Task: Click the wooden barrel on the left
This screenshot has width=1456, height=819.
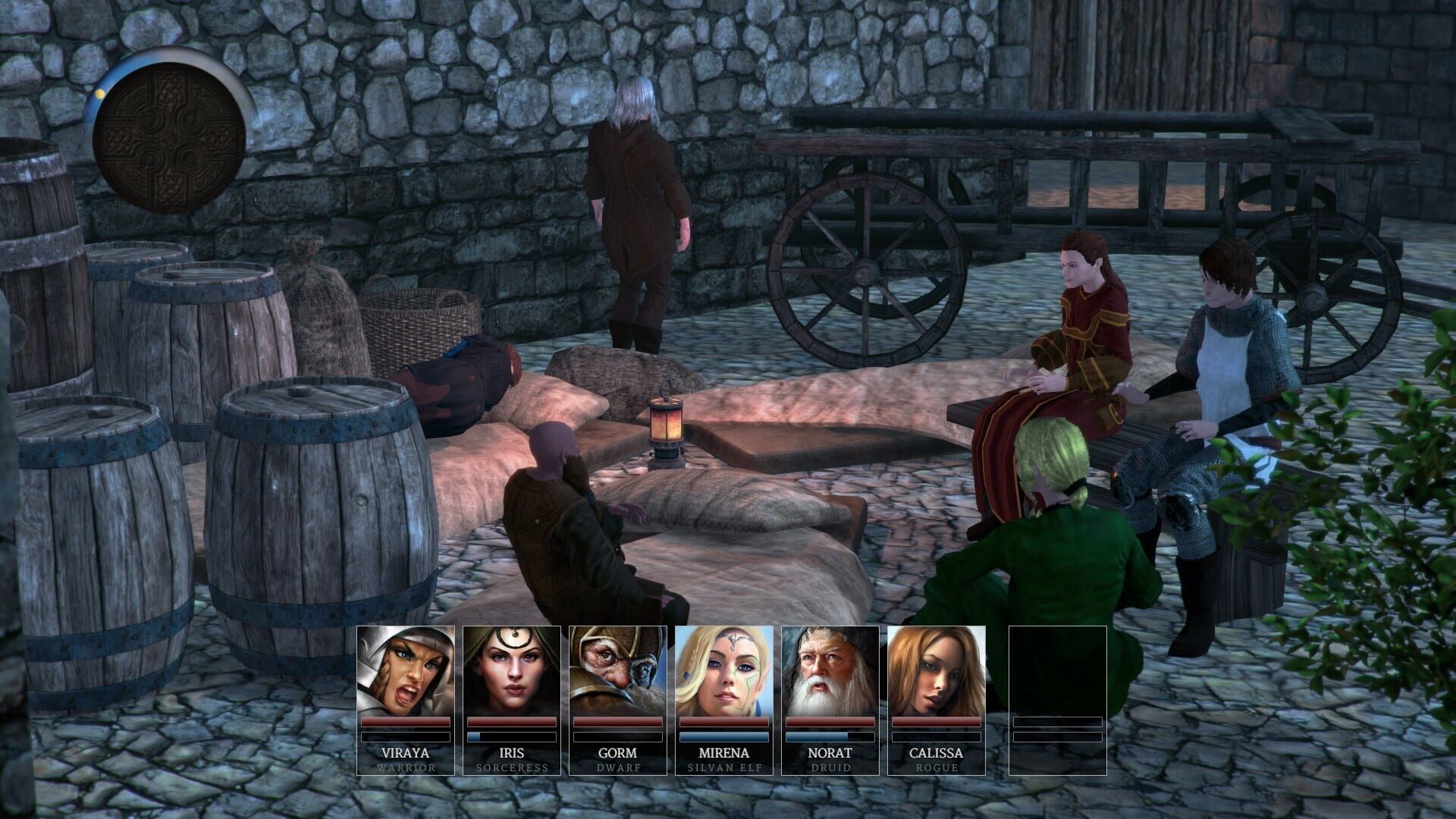Action: 318,508
